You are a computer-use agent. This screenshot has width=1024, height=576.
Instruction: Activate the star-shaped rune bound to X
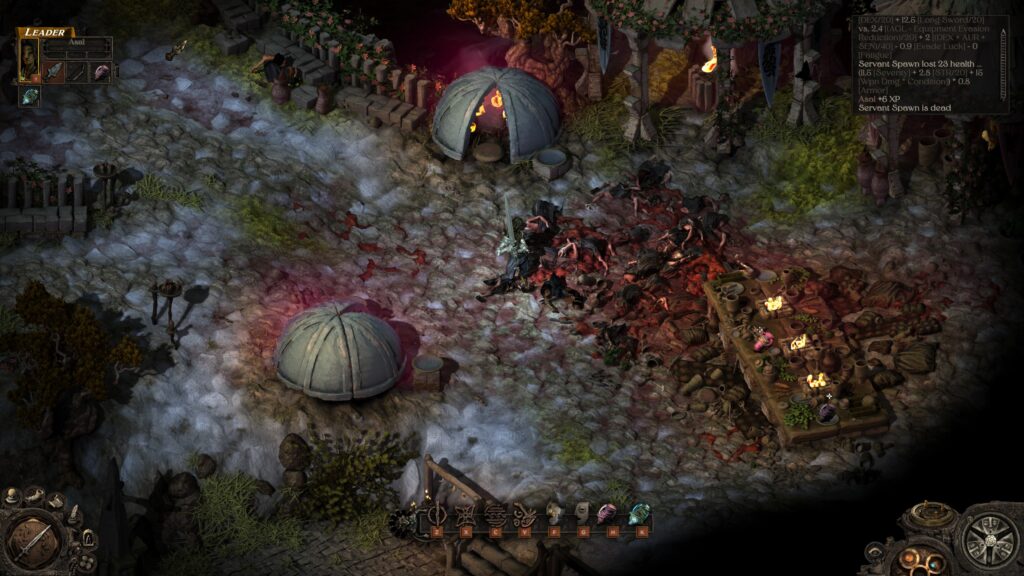[465, 516]
